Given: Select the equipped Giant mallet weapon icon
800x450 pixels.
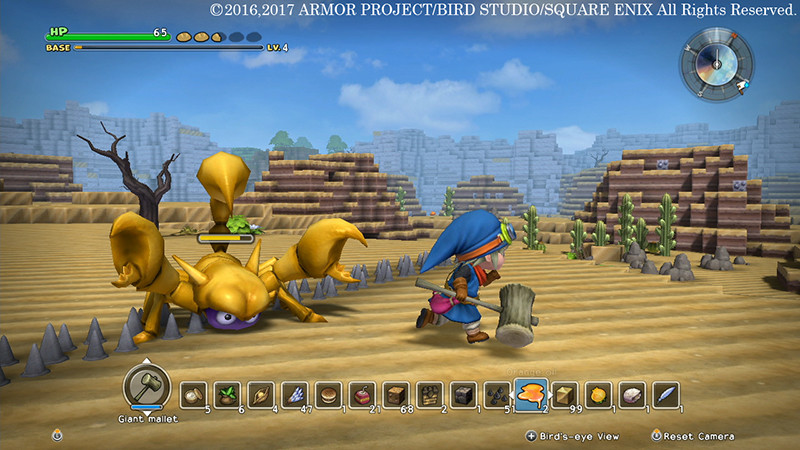Looking at the screenshot, I should (146, 385).
